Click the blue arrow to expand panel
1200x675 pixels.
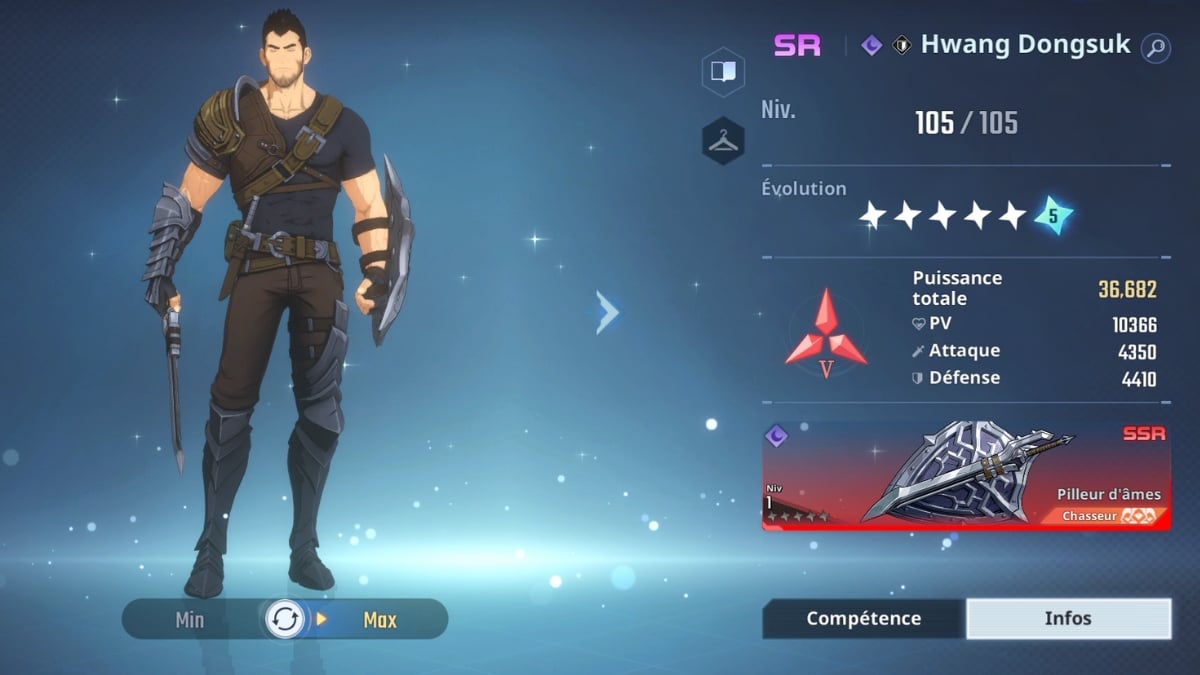point(607,313)
